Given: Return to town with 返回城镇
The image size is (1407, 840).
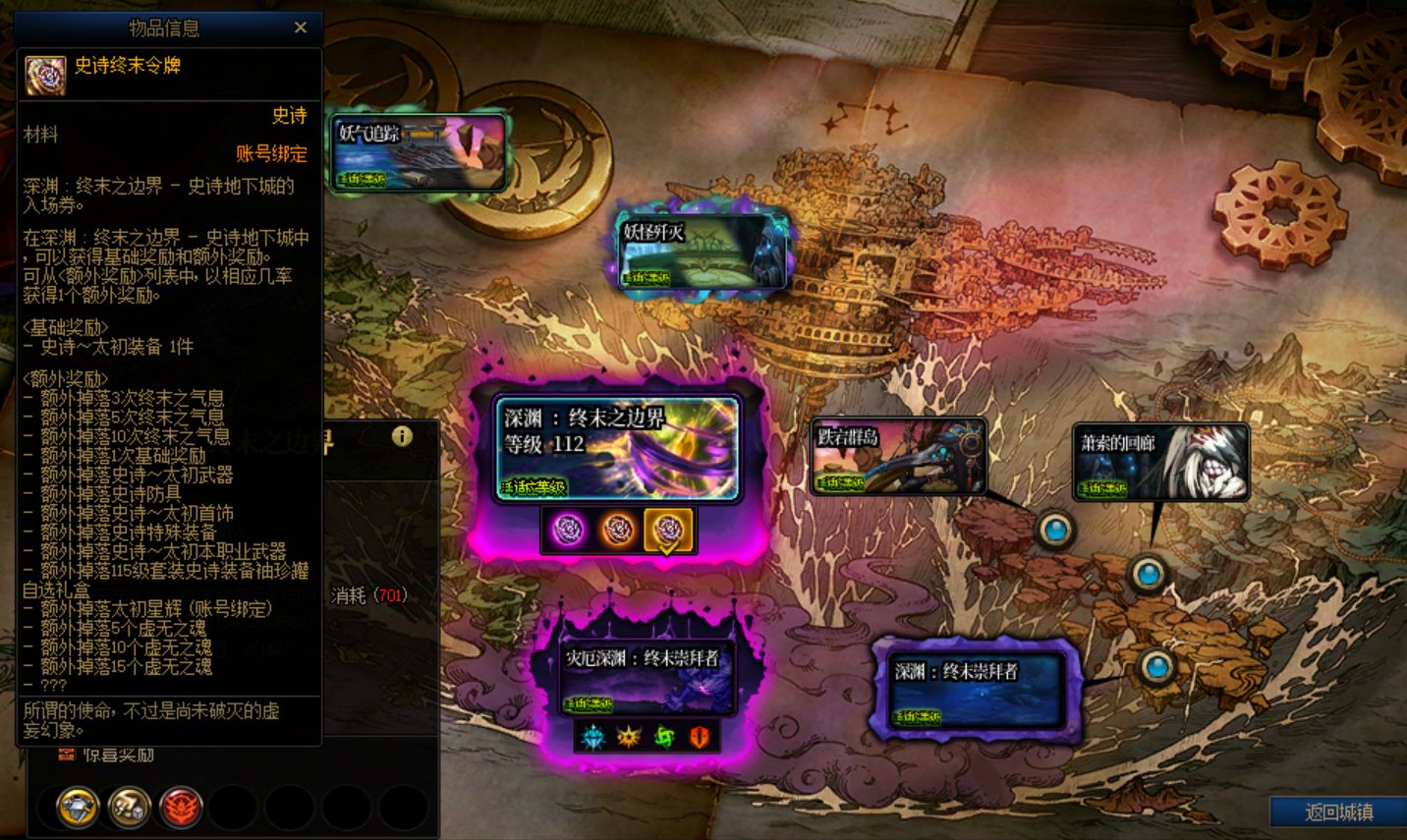Looking at the screenshot, I should tap(1338, 812).
